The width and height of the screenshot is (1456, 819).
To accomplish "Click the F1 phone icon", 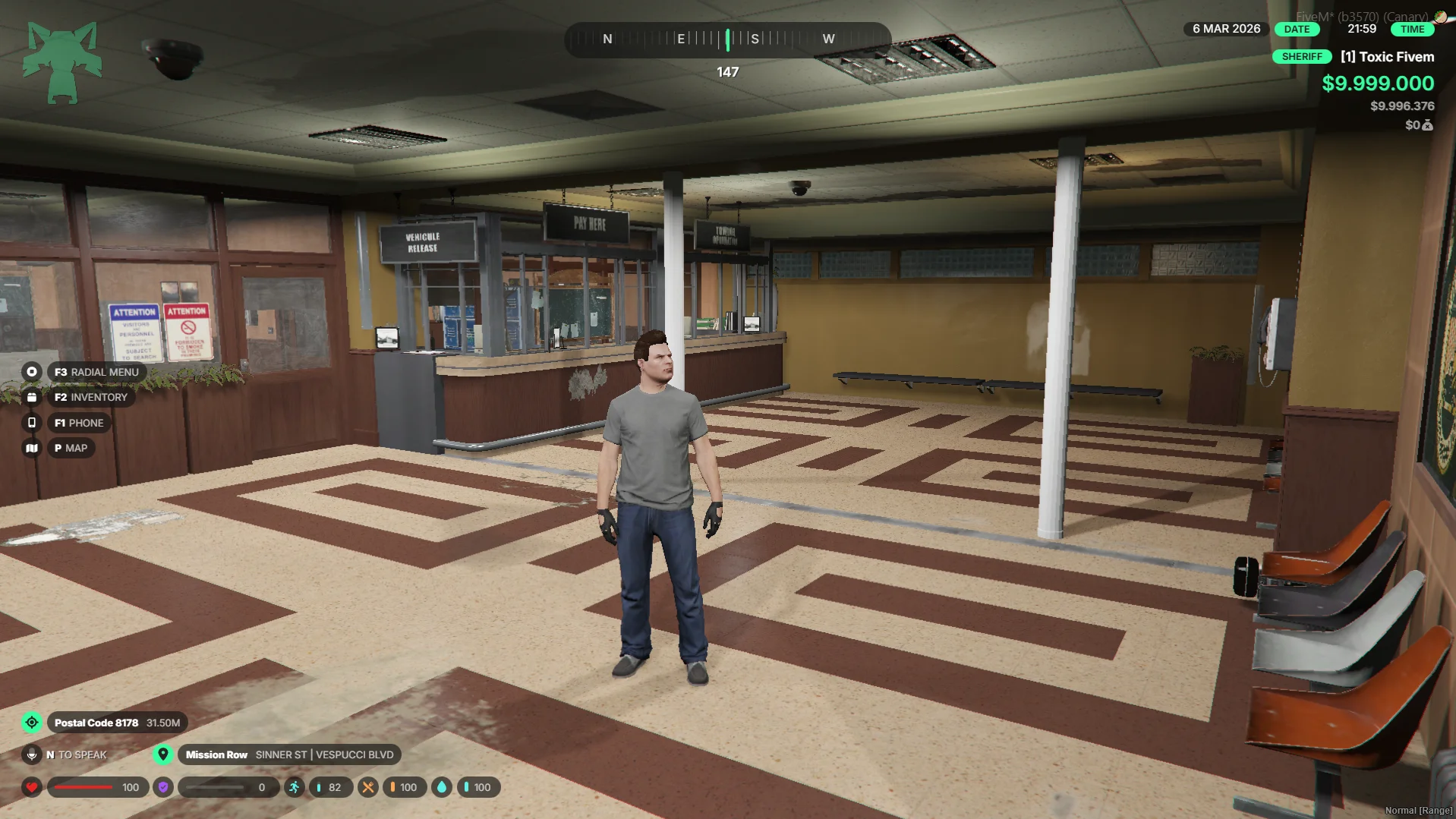I will [x=31, y=423].
